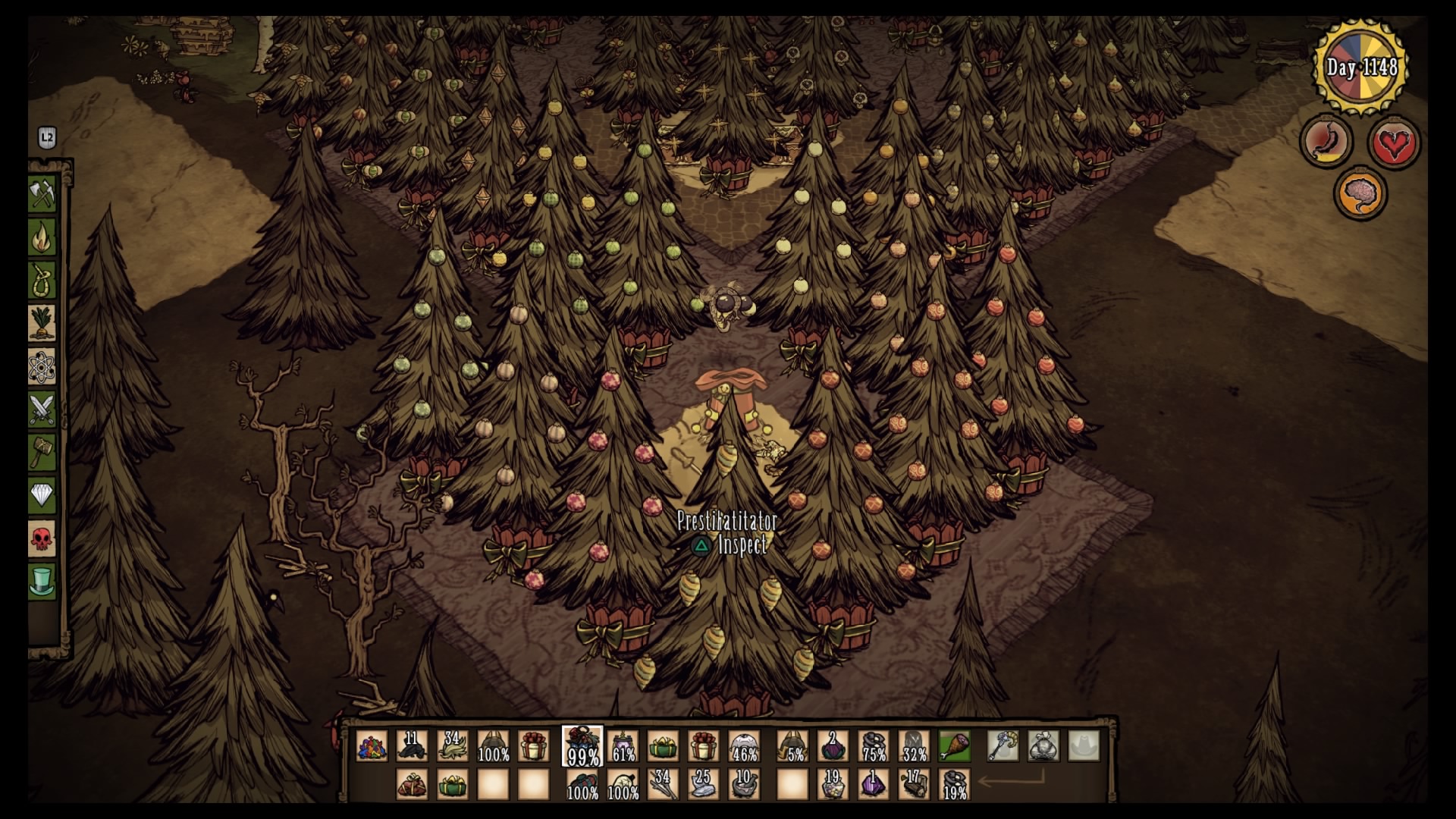
Task: Select the equipped staff hand slot
Action: [1003, 746]
